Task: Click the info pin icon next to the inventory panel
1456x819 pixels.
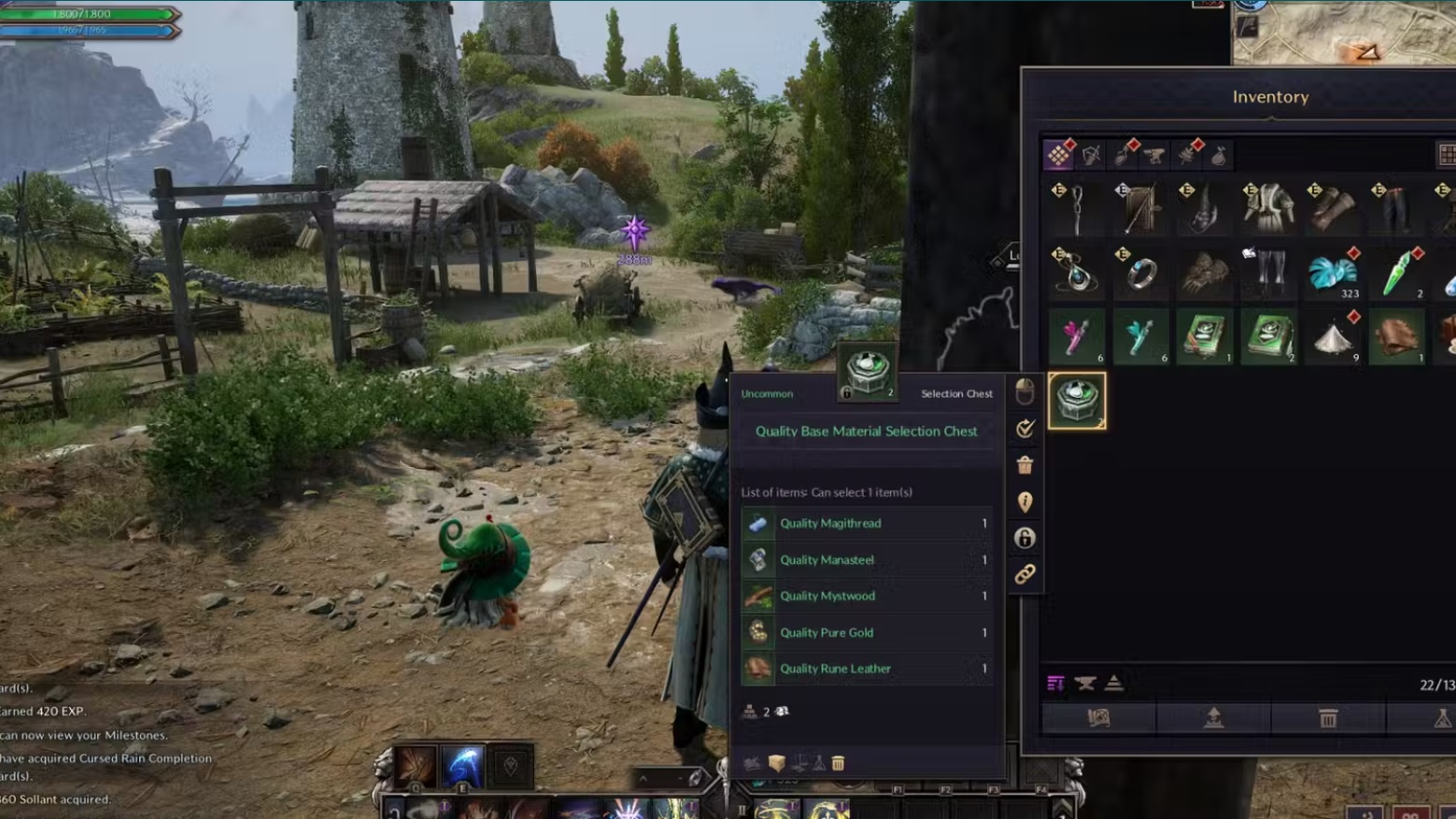Action: pos(1025,504)
